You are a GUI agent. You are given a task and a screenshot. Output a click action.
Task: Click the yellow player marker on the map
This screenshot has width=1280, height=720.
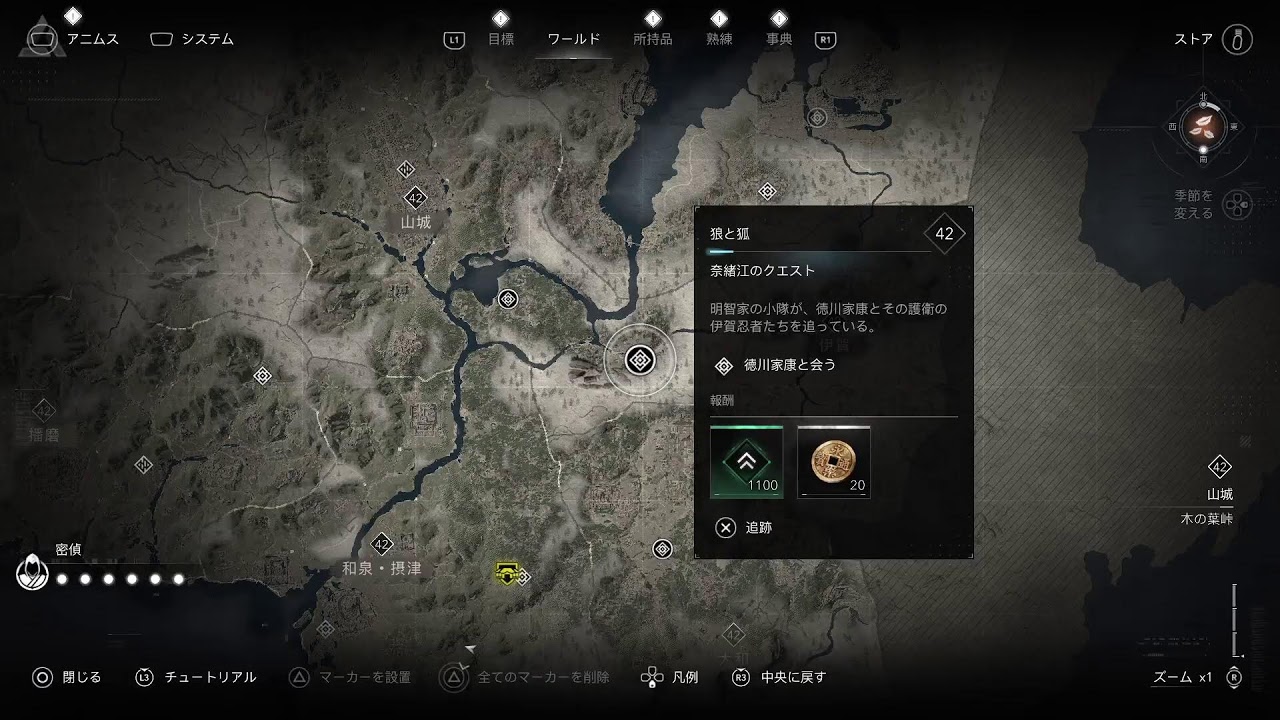(507, 573)
